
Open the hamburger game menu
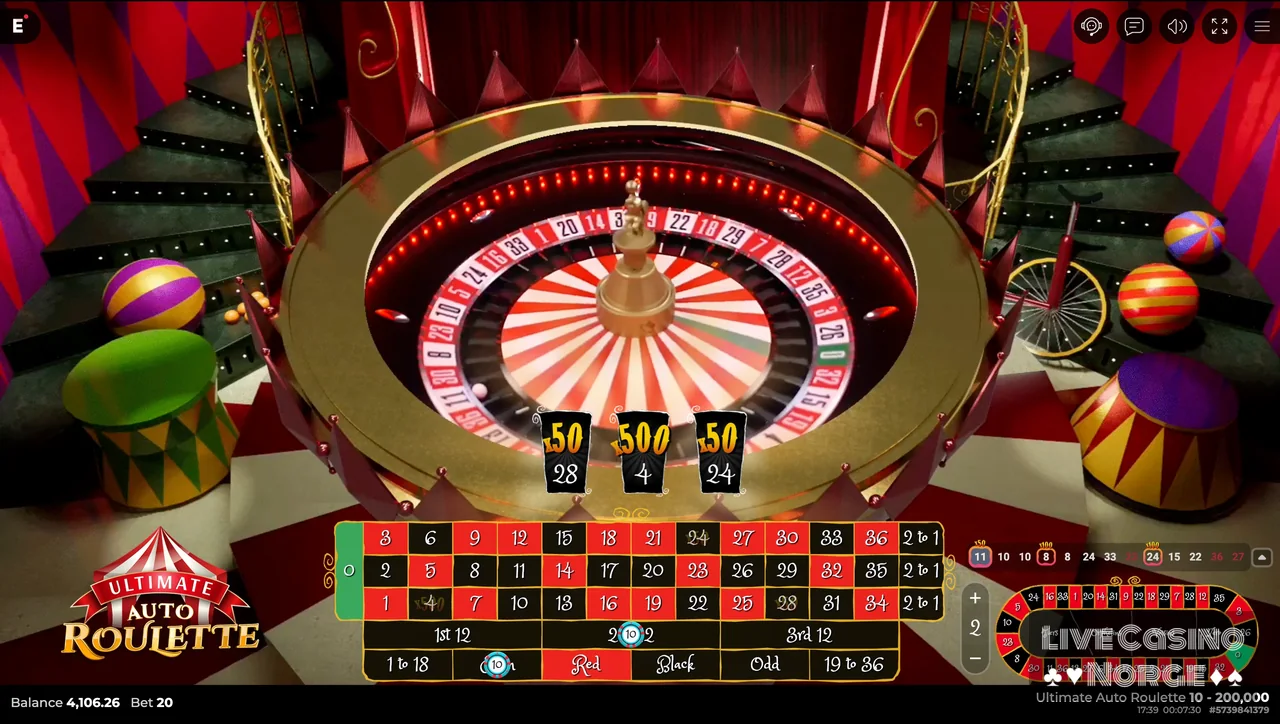1262,27
